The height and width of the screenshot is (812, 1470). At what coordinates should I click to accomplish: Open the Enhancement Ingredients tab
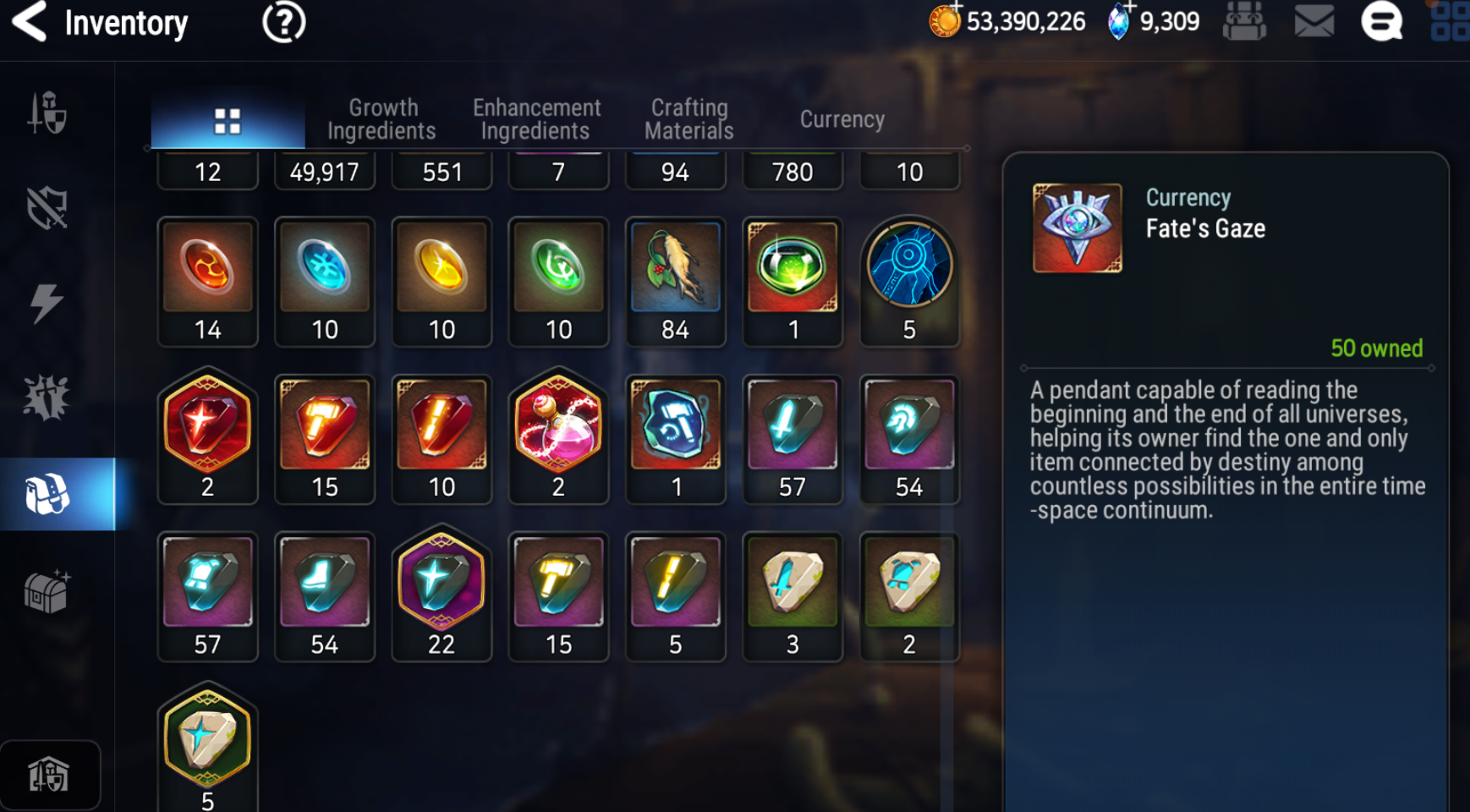[x=536, y=119]
